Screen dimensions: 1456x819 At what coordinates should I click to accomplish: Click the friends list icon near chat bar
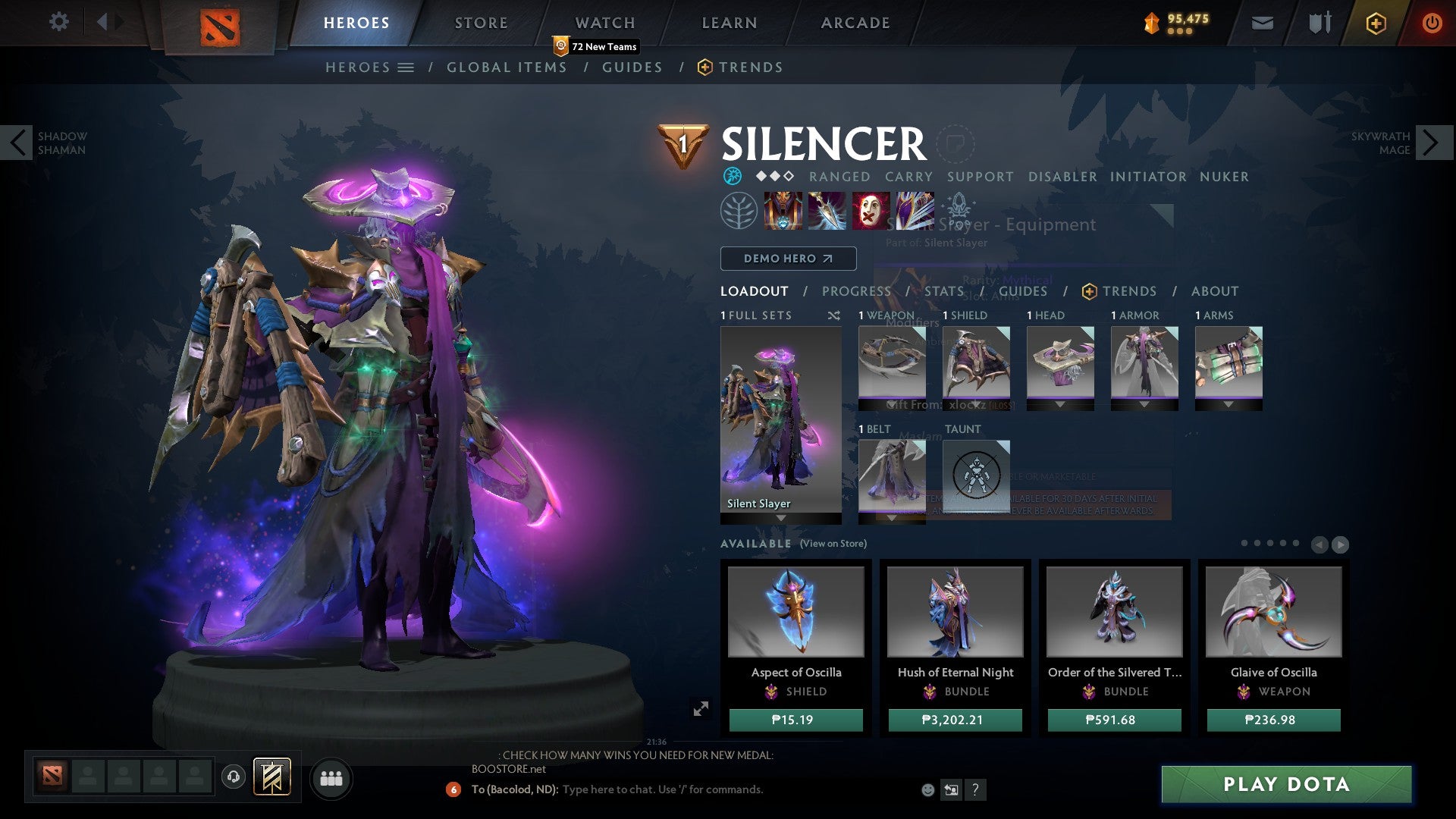[331, 778]
